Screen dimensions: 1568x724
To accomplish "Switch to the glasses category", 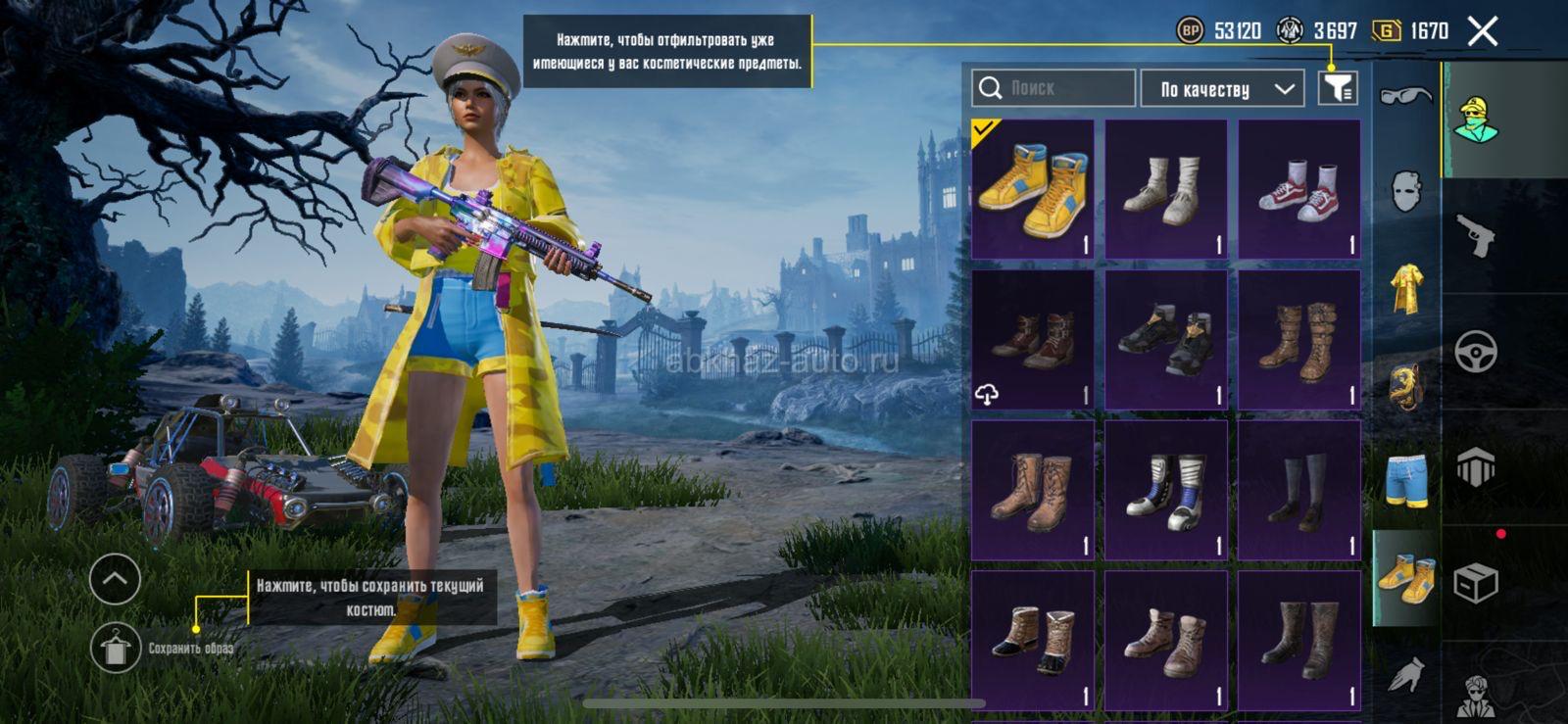I will 1405,95.
